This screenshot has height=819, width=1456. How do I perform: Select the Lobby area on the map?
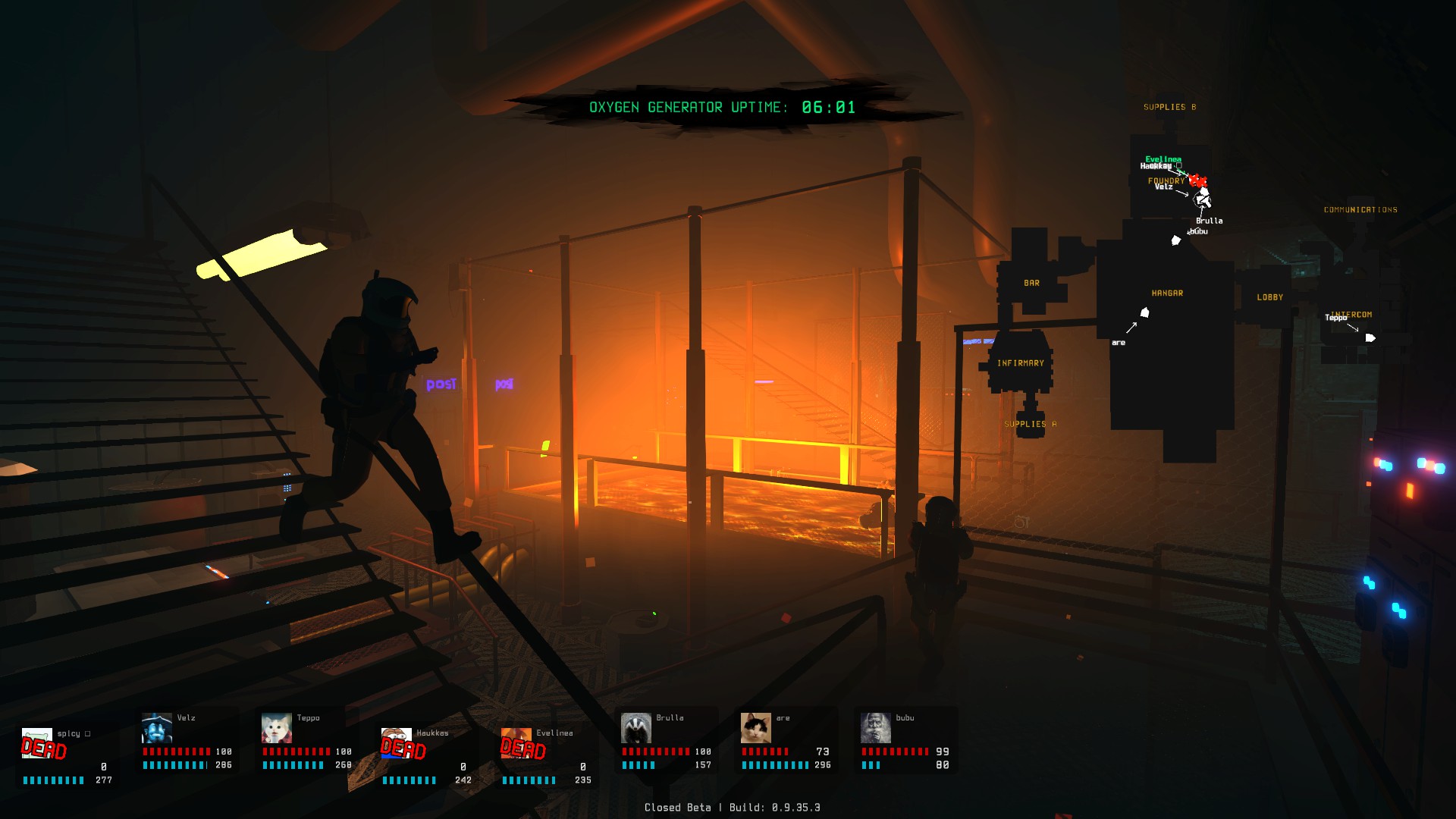1269,297
